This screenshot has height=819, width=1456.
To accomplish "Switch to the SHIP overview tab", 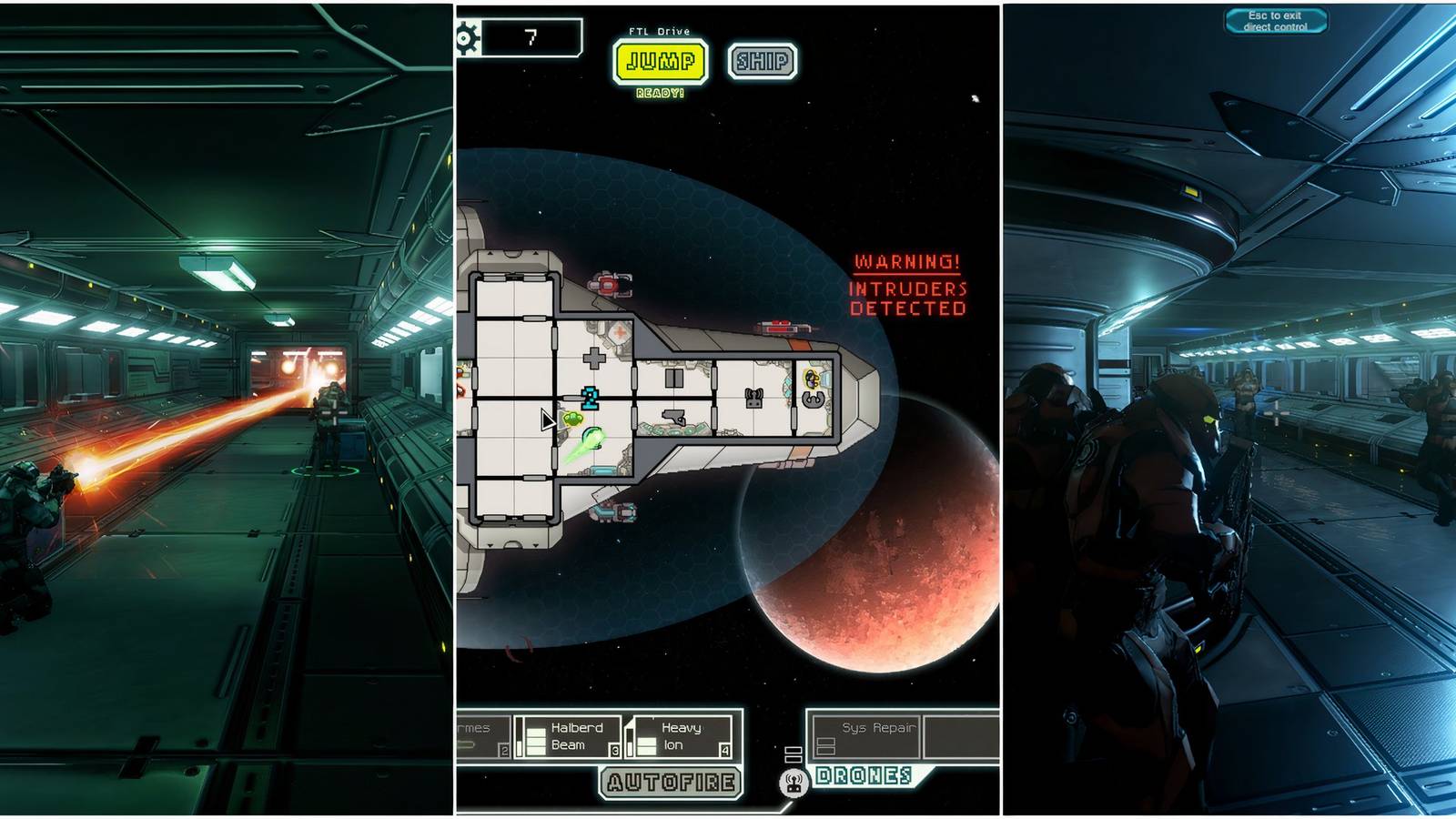I will pyautogui.click(x=761, y=60).
